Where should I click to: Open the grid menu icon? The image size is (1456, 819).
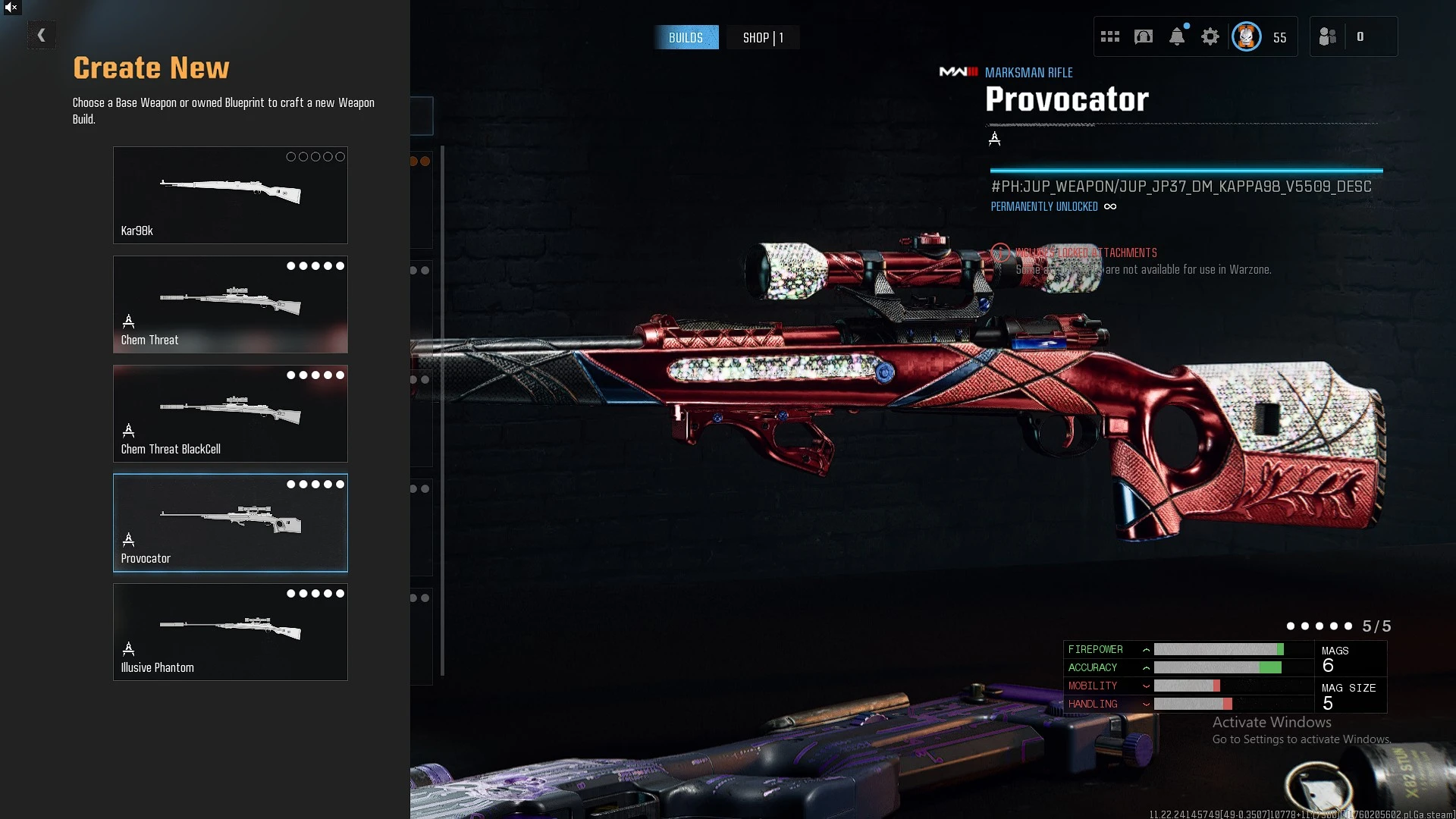[1110, 36]
